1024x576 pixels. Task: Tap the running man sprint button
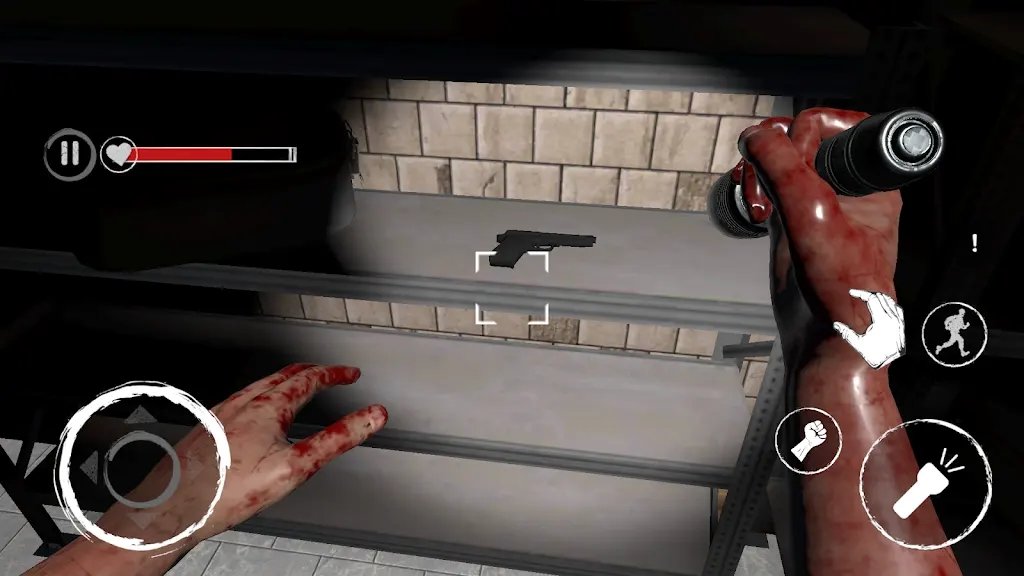953,334
